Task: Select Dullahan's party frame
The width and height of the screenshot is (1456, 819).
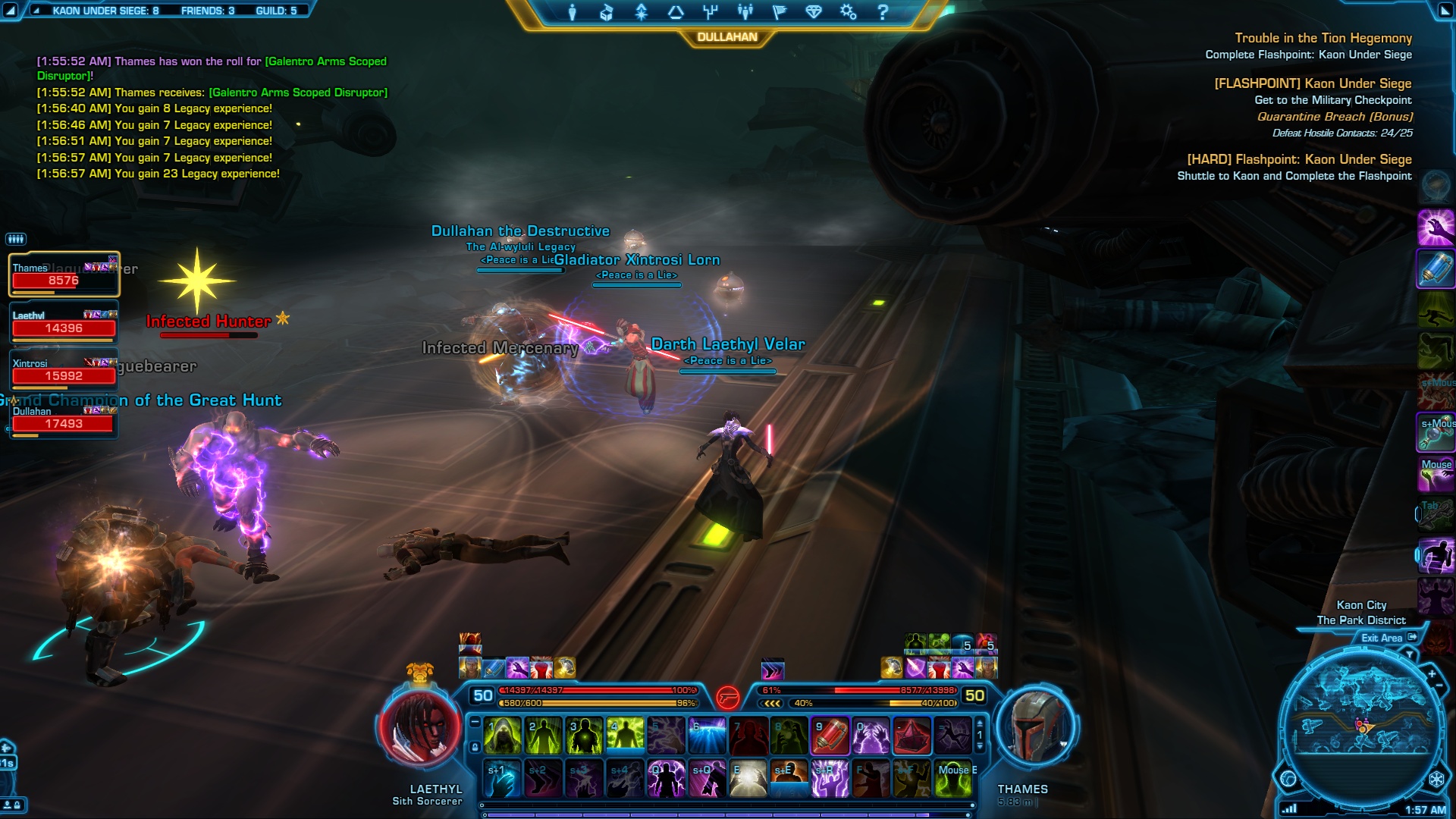Action: tap(64, 419)
